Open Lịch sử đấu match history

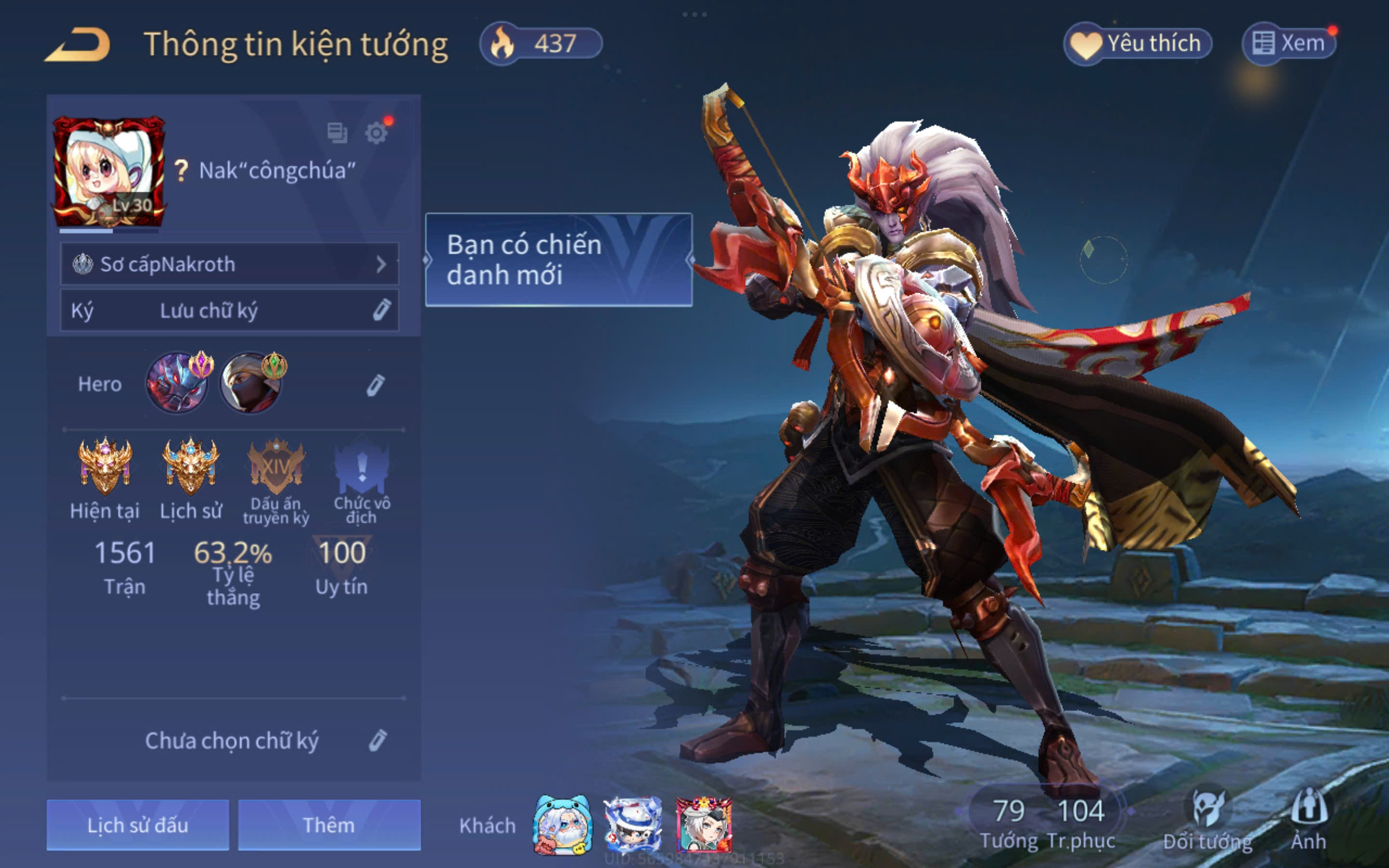pyautogui.click(x=138, y=825)
